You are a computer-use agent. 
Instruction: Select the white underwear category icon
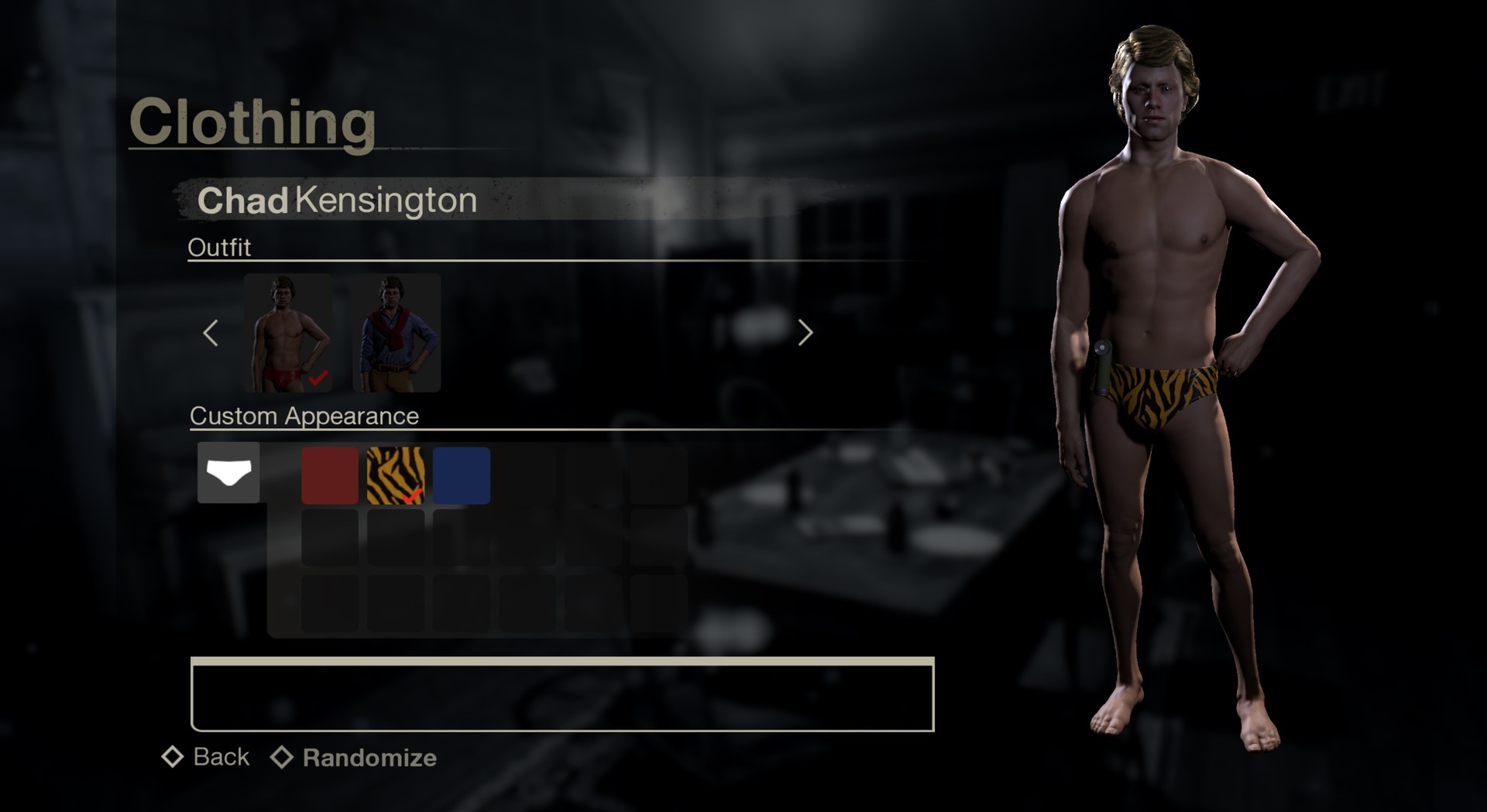point(228,473)
